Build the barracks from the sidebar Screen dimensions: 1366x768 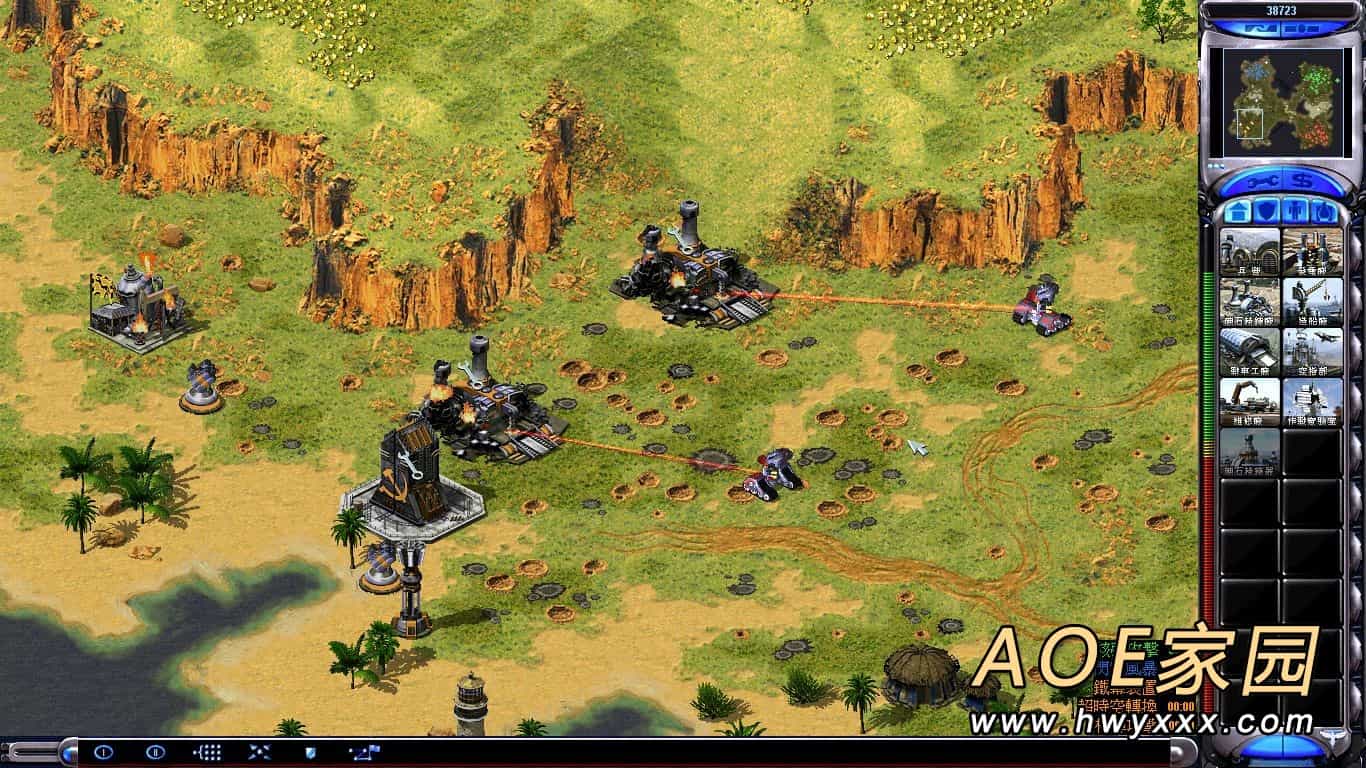click(x=1249, y=252)
